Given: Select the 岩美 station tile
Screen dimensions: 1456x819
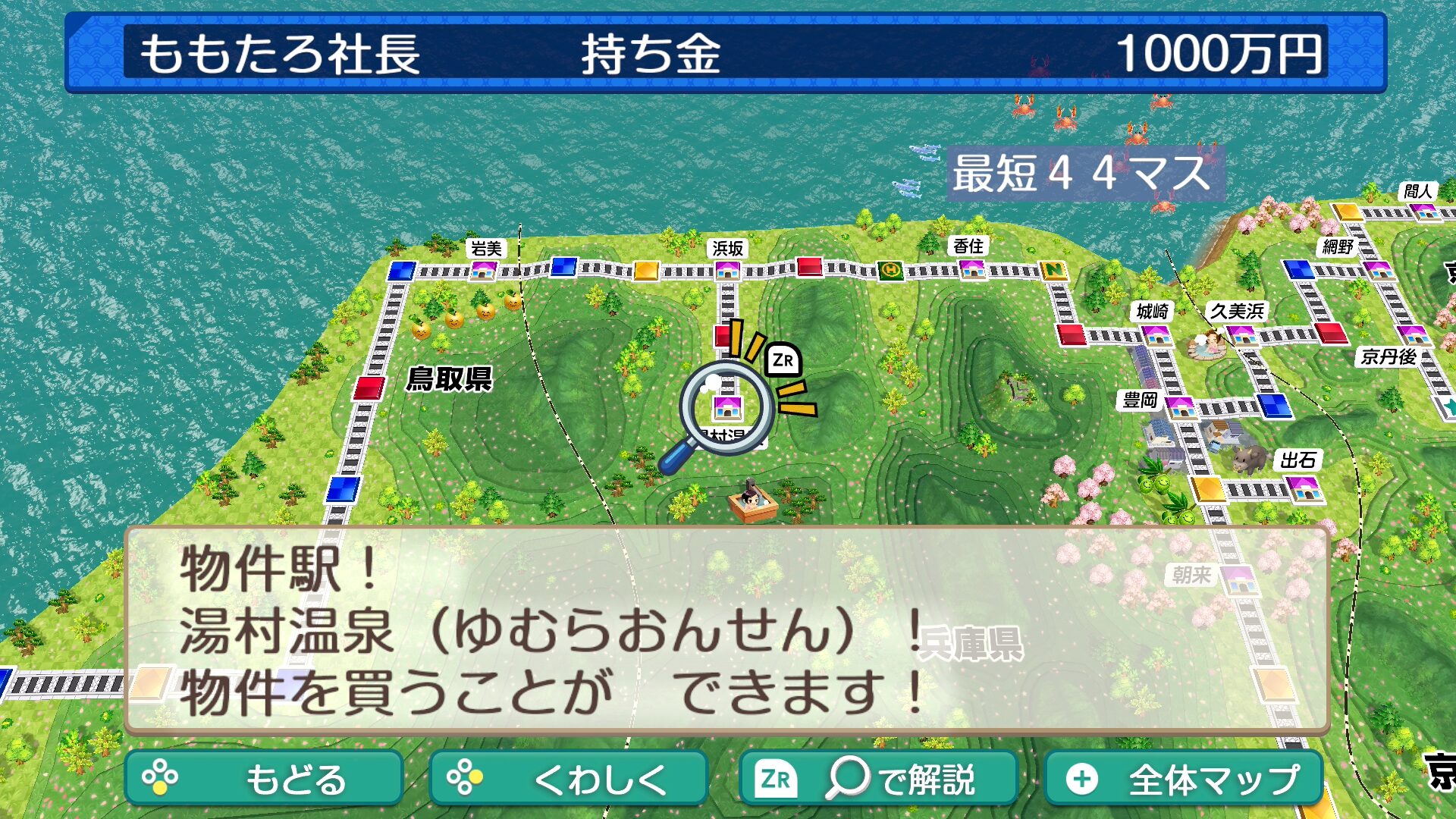Looking at the screenshot, I should click(x=484, y=270).
